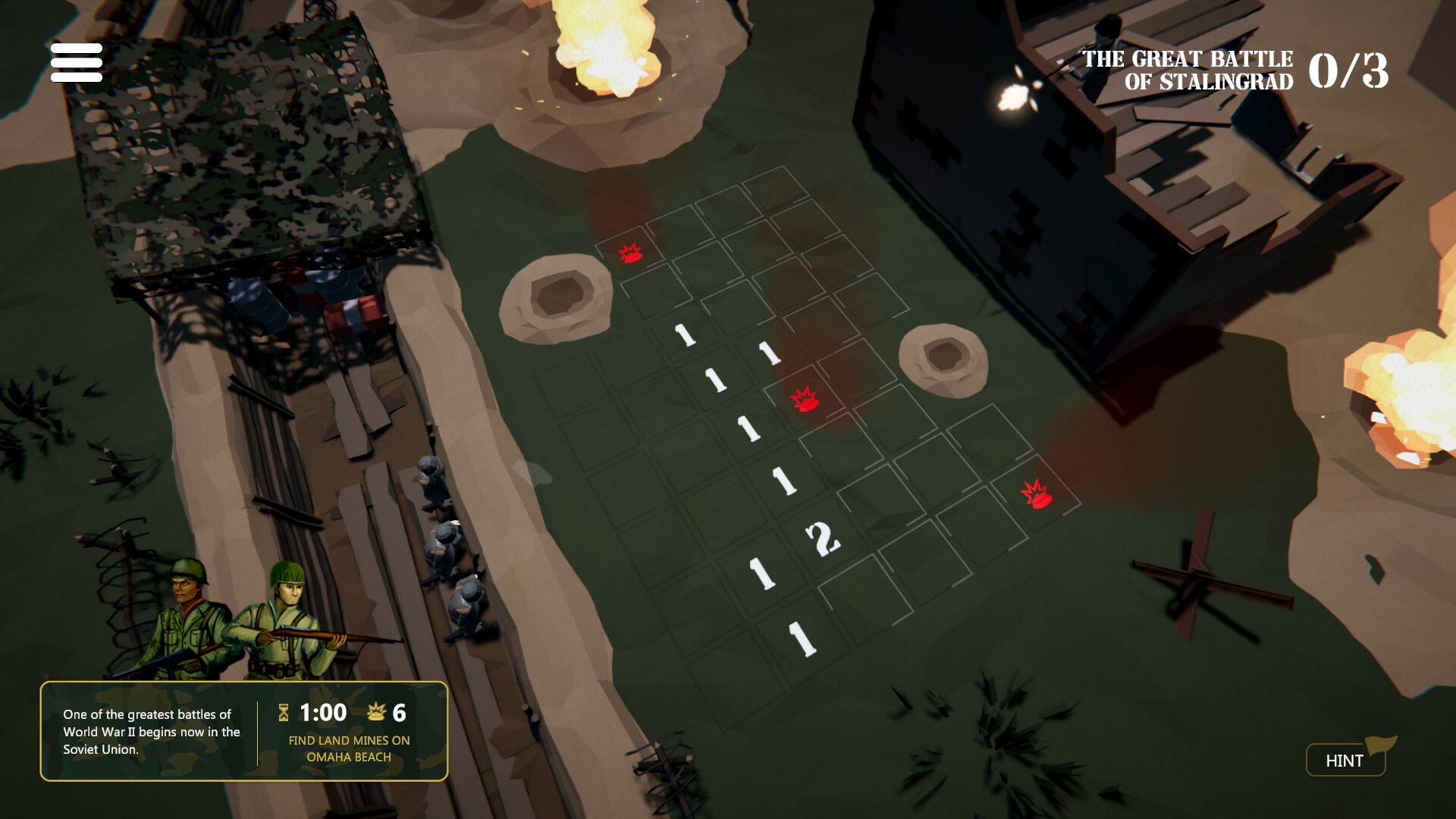
Task: Select the red mine marker in the grid center
Action: pos(805,400)
